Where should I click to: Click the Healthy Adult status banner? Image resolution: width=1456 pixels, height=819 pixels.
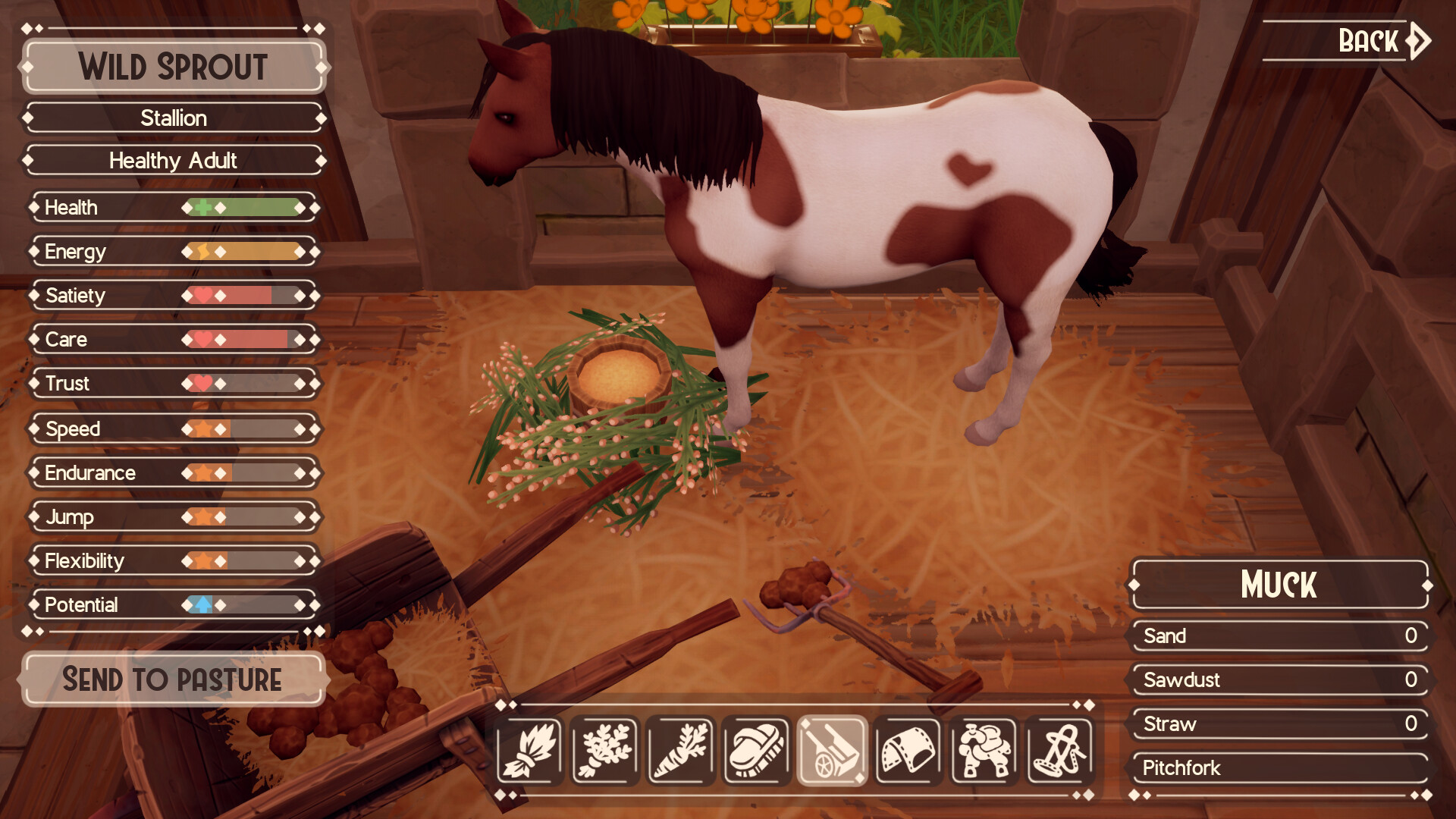[173, 161]
